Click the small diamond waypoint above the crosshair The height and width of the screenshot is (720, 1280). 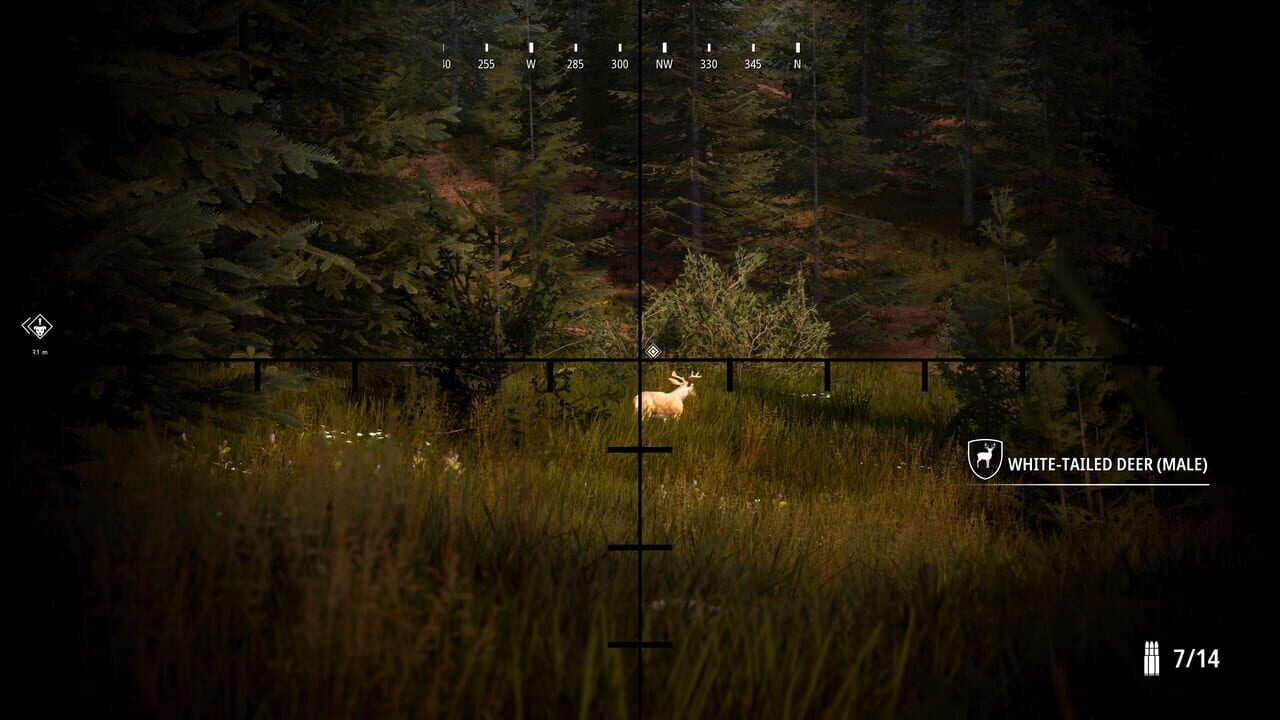(x=654, y=351)
